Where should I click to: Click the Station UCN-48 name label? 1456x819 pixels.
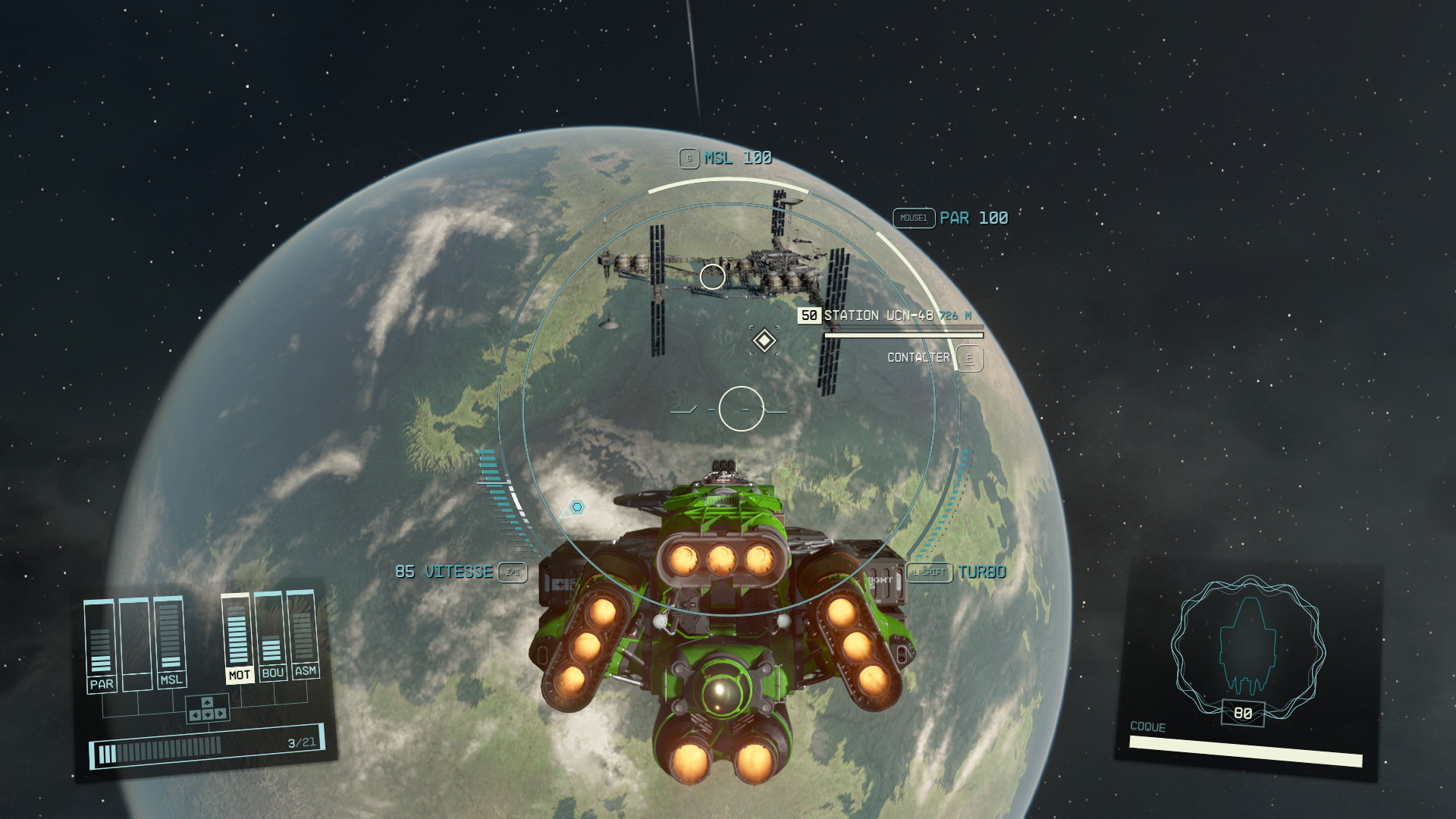[878, 315]
